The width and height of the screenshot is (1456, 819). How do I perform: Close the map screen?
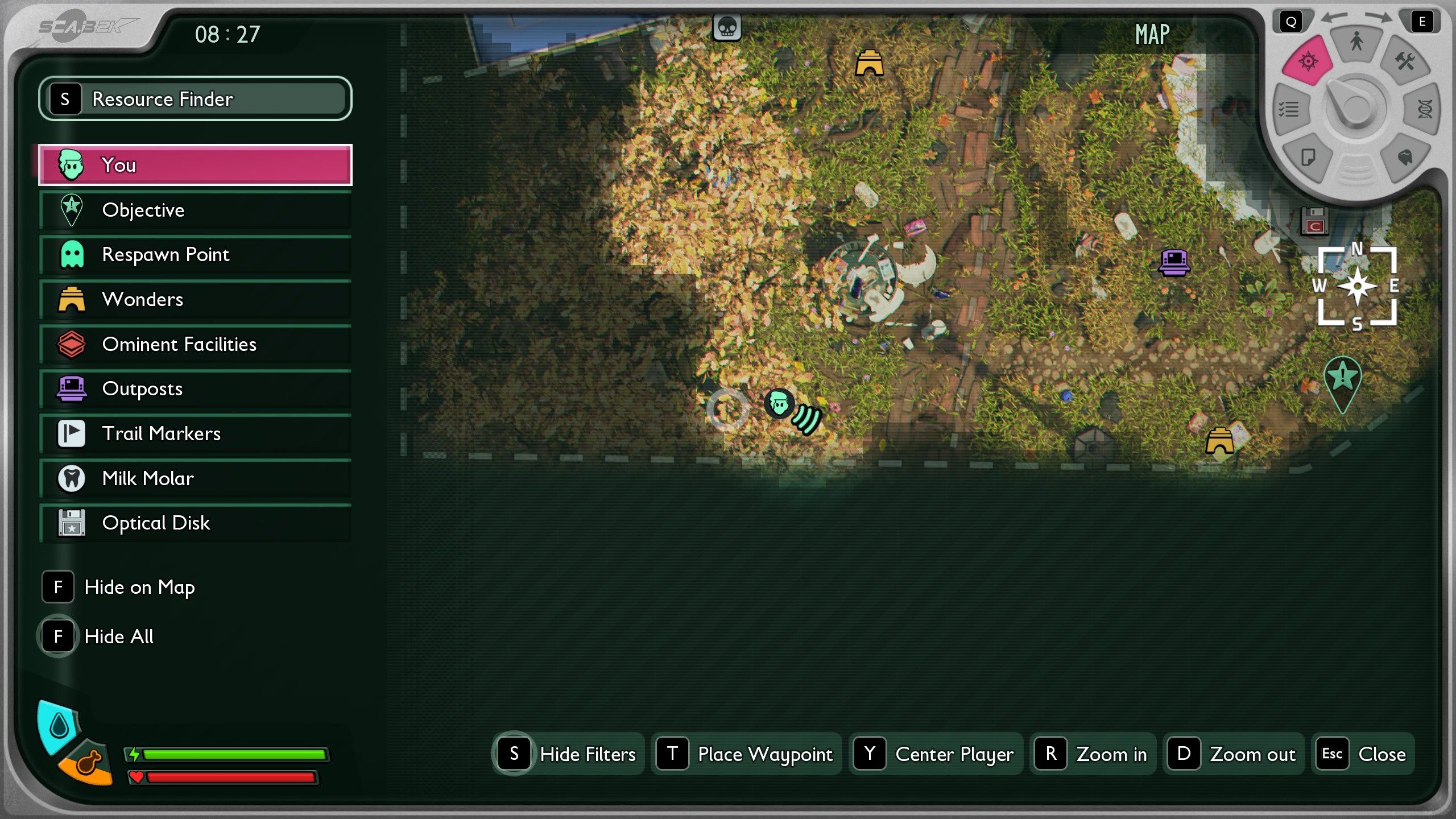click(1363, 754)
